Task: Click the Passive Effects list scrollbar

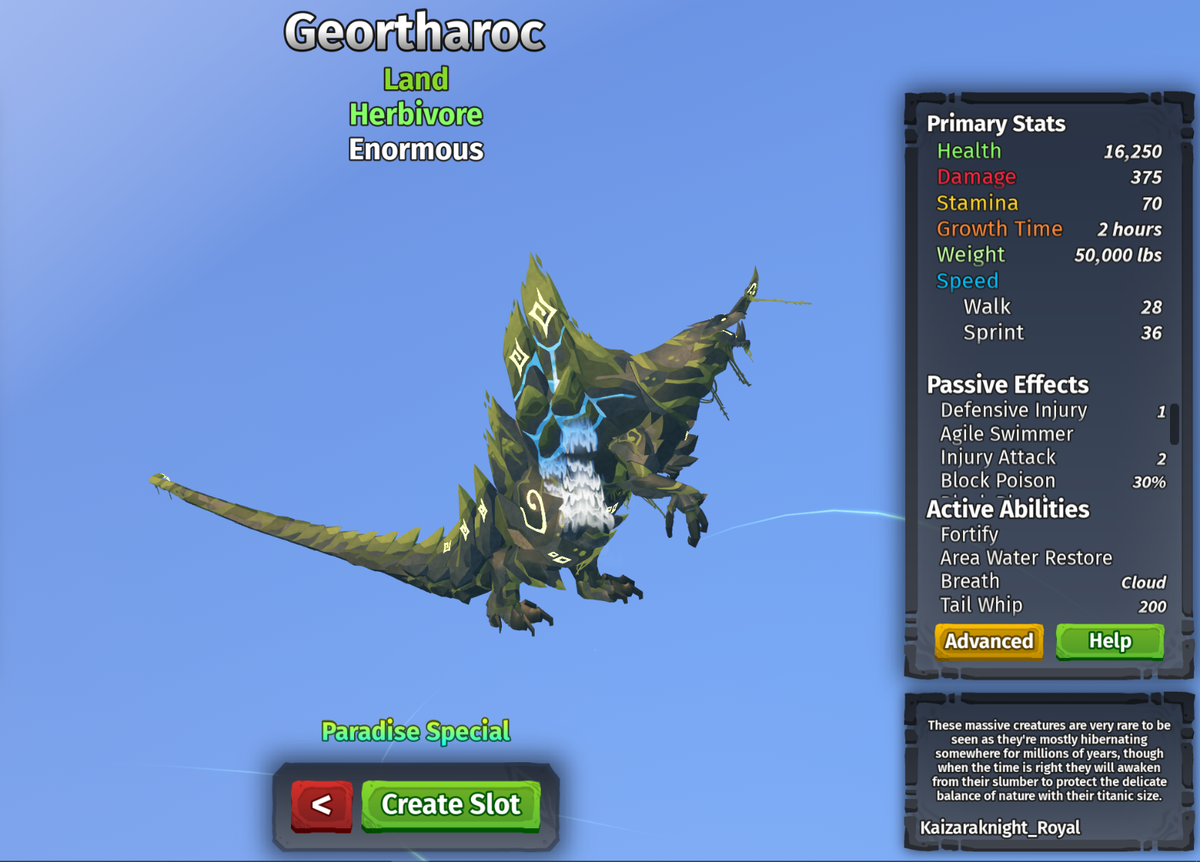Action: pos(1174,424)
